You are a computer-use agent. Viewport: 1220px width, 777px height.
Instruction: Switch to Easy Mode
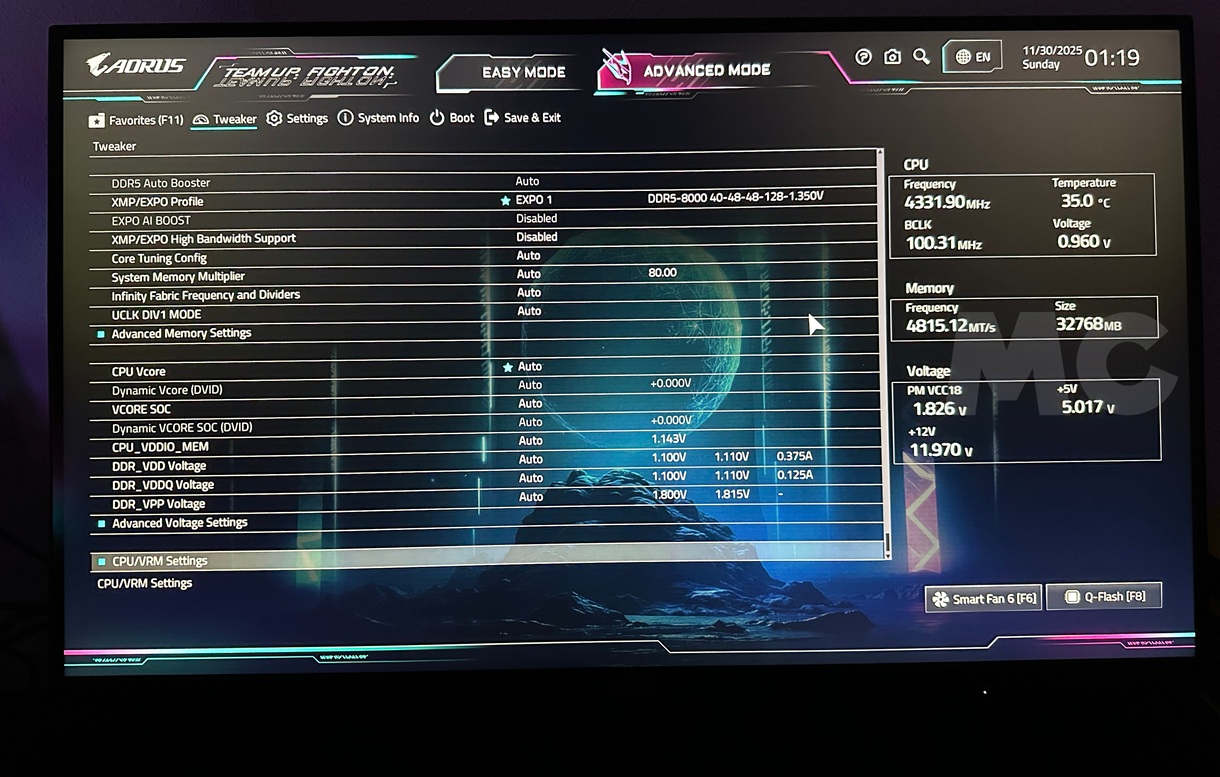point(523,72)
